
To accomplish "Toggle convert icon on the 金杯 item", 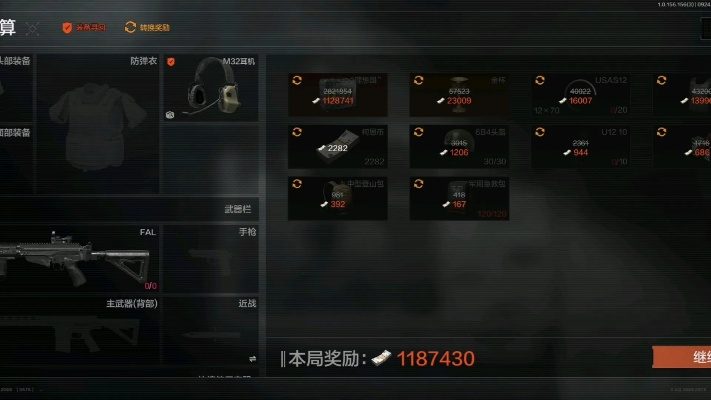I will tap(418, 80).
